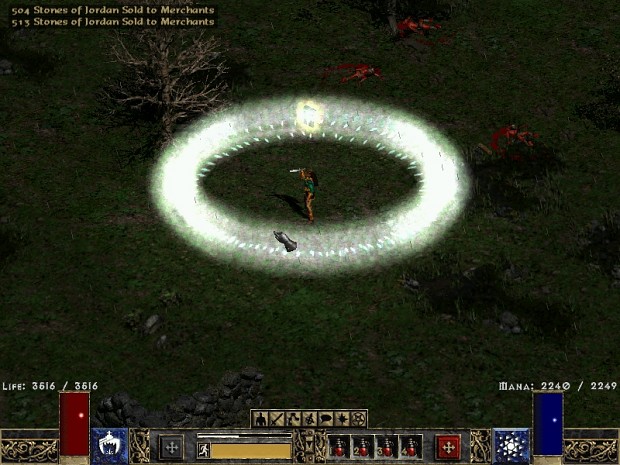
Task: Open the quest log star icon
Action: [x=341, y=418]
